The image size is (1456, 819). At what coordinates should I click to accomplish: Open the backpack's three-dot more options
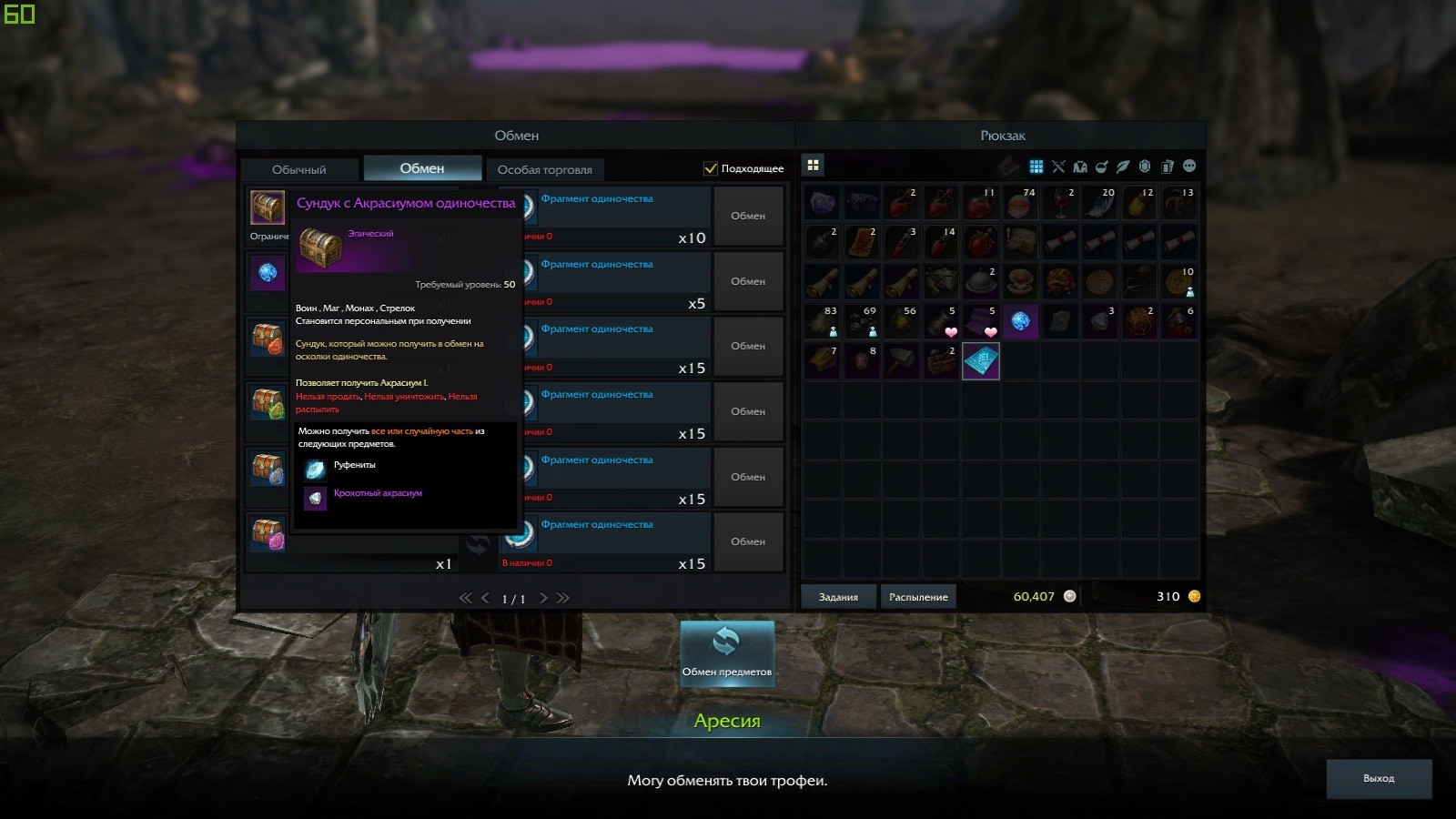pos(1189,167)
